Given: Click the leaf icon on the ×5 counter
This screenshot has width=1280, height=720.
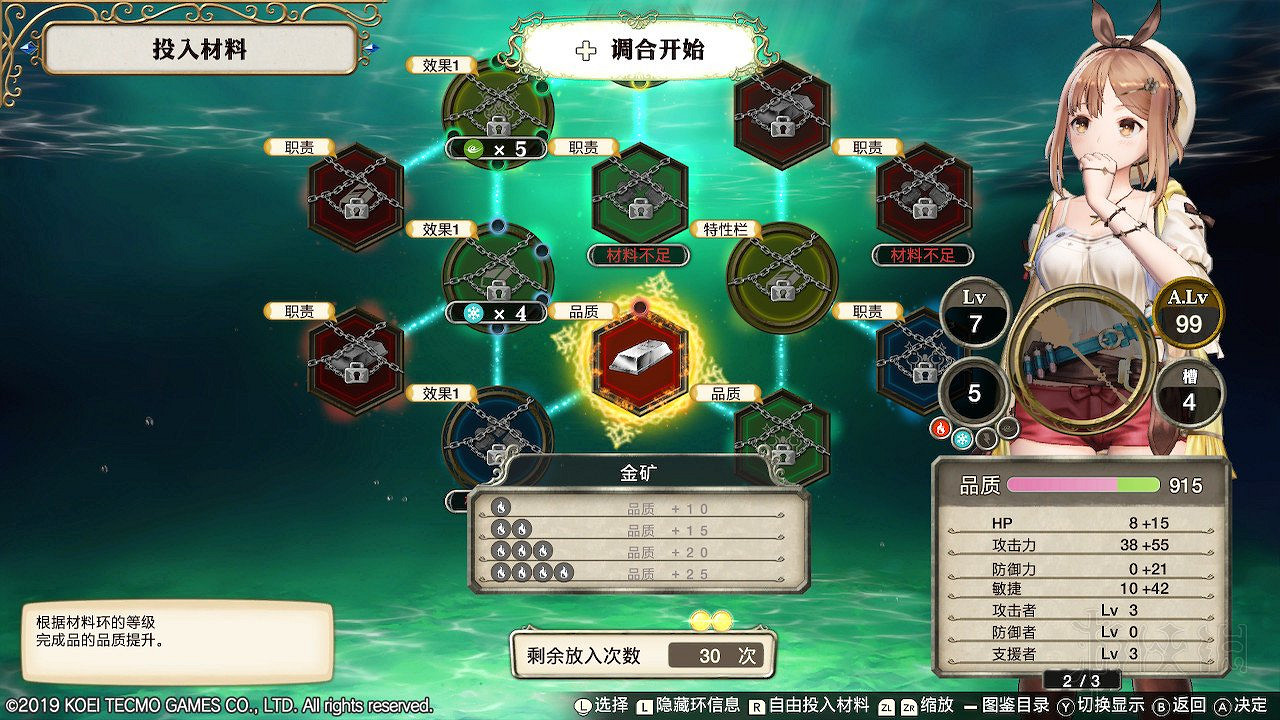Looking at the screenshot, I should click(471, 149).
